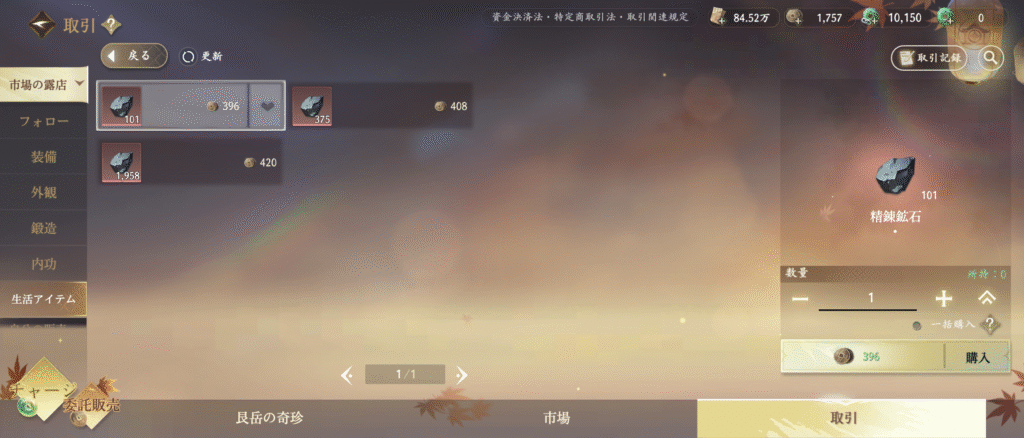Decrease quantity with the minus button
Viewport: 1024px width, 438px height.
[x=800, y=299]
